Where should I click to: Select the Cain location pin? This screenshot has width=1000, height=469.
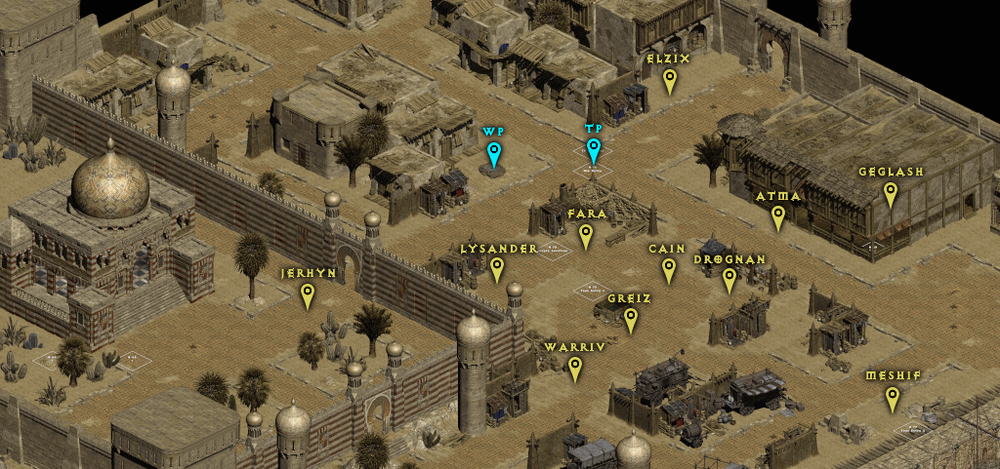point(668,269)
